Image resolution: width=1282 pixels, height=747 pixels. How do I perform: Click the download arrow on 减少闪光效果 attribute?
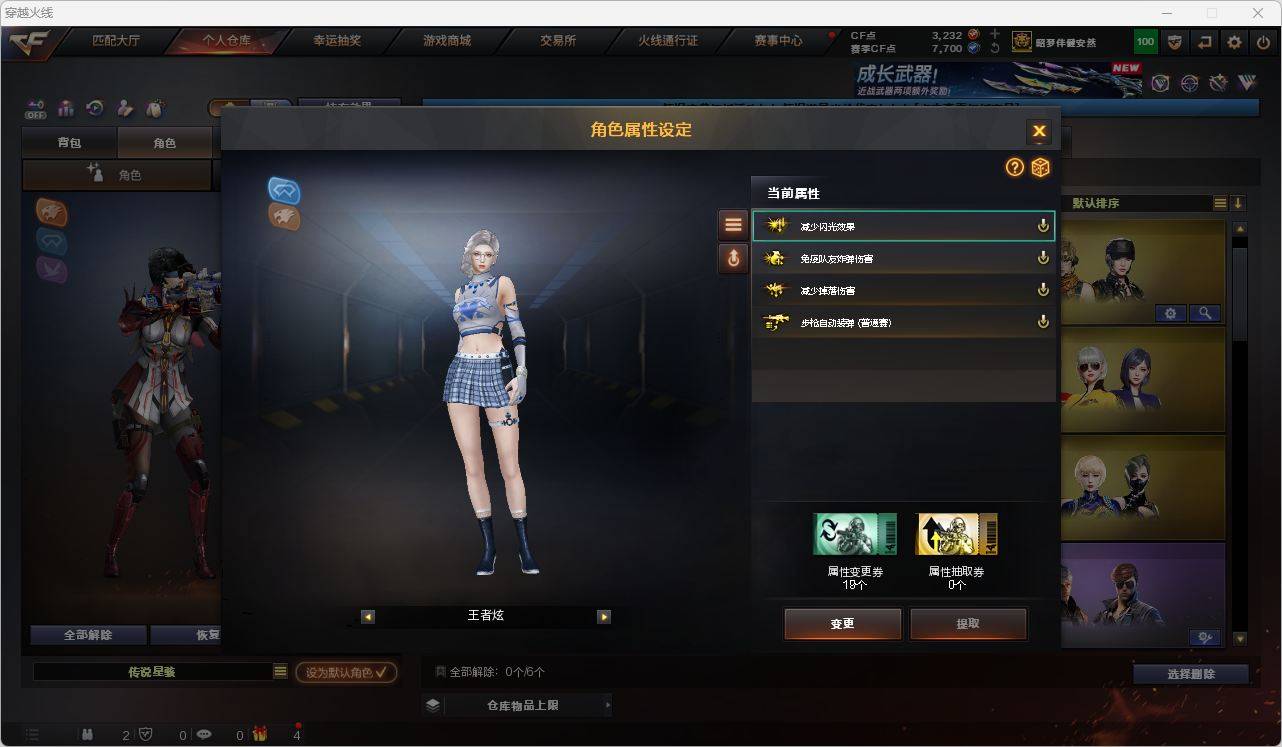(1043, 226)
